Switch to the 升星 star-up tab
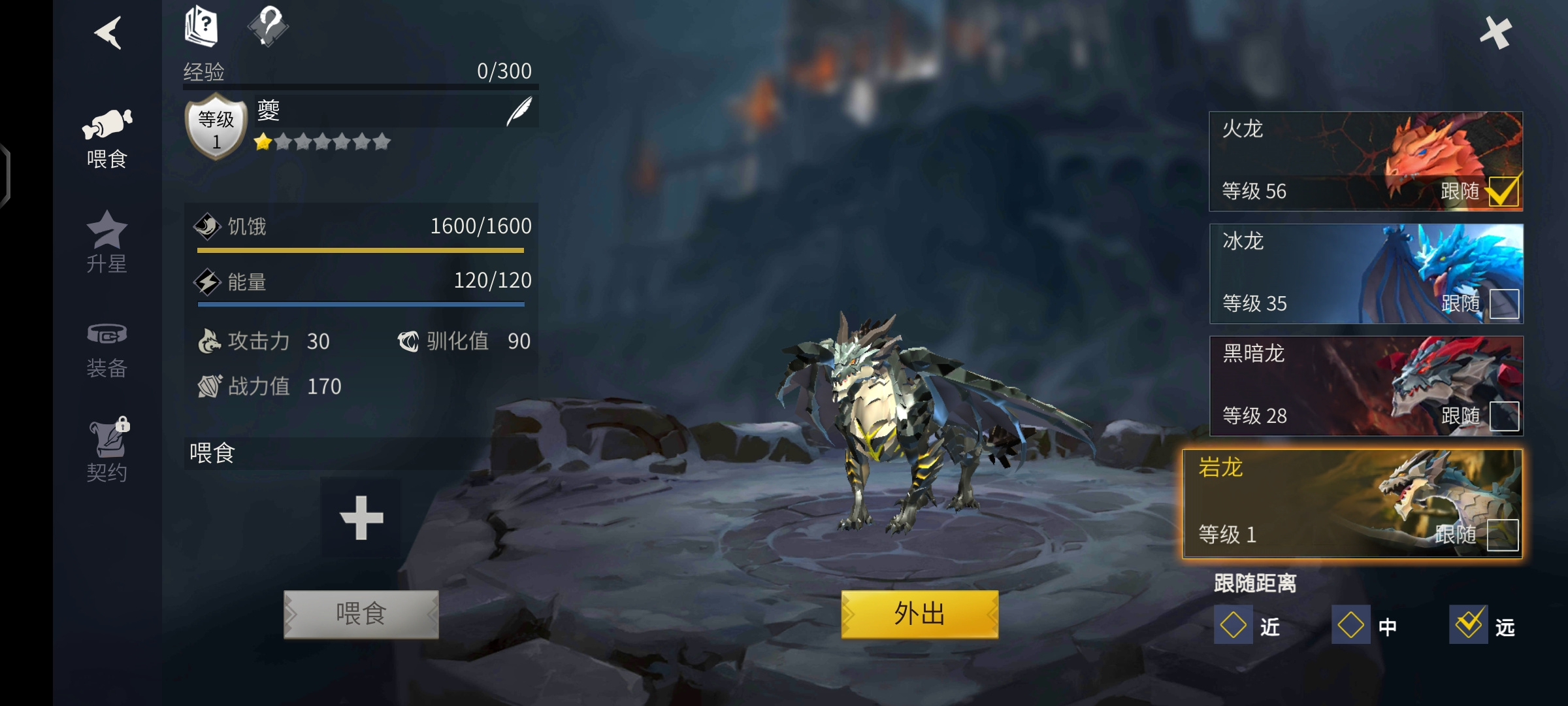 (106, 242)
